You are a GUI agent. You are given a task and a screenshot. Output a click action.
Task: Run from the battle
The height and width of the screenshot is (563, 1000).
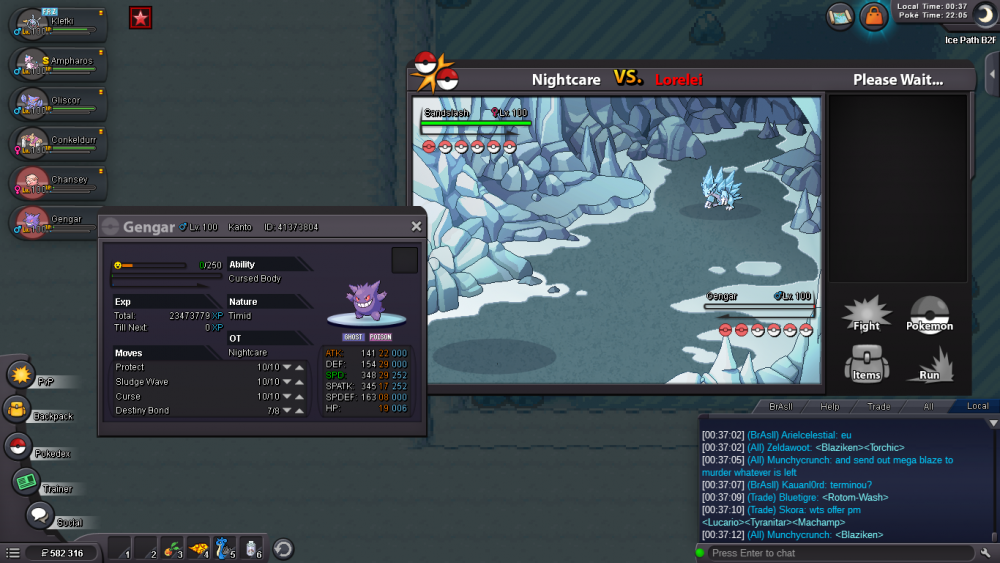[x=929, y=364]
